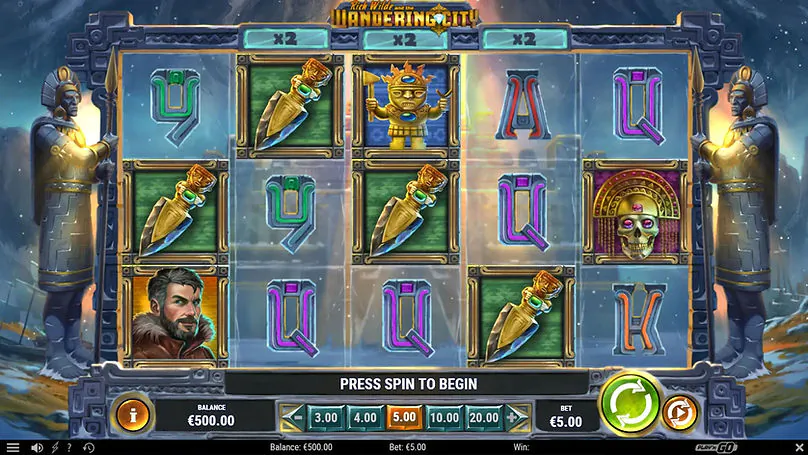Screen dimensions: 808x455
Task: Toggle fast play lightning icon
Action: point(54,447)
